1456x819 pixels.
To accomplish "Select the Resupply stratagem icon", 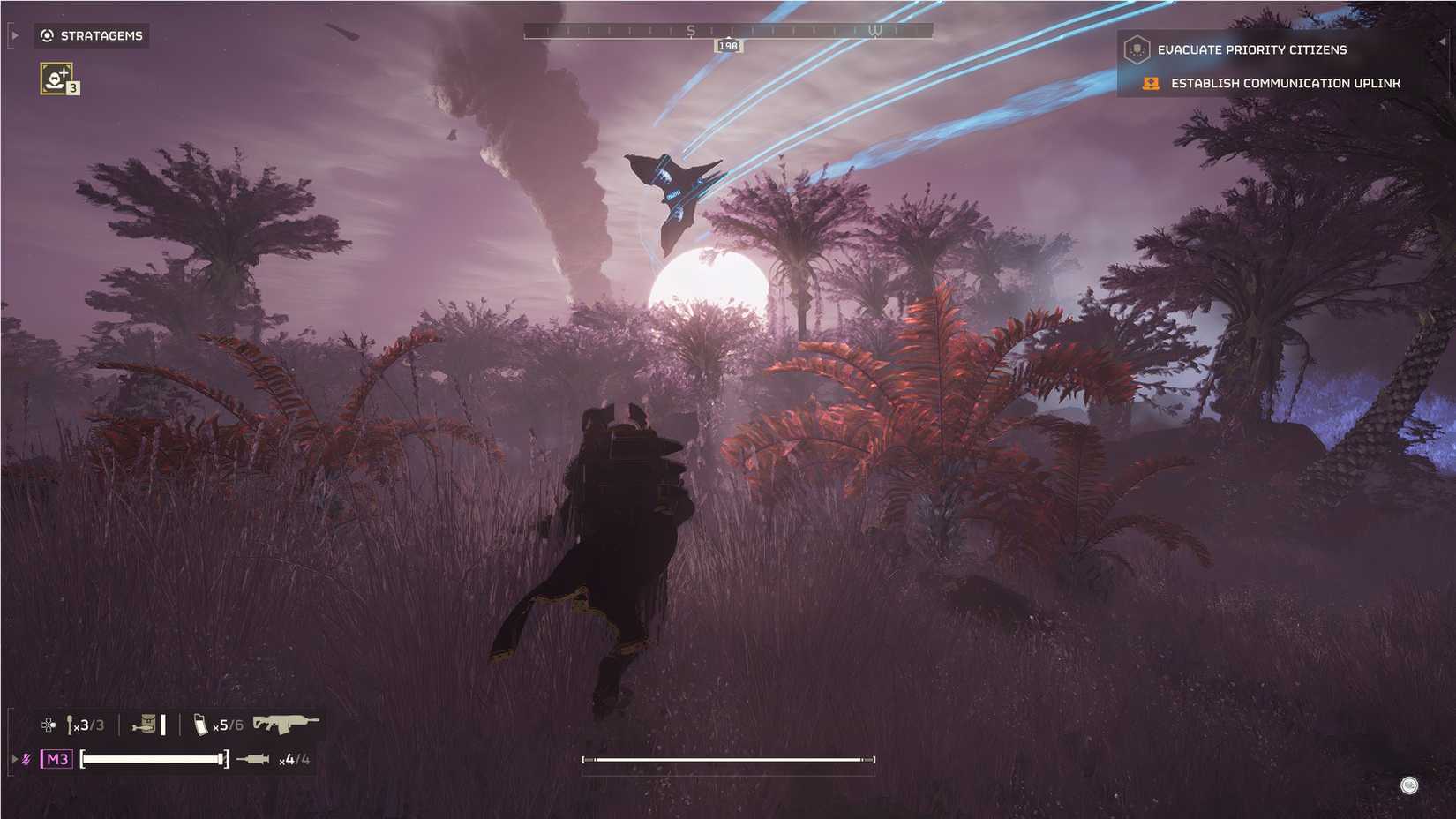I will click(56, 79).
